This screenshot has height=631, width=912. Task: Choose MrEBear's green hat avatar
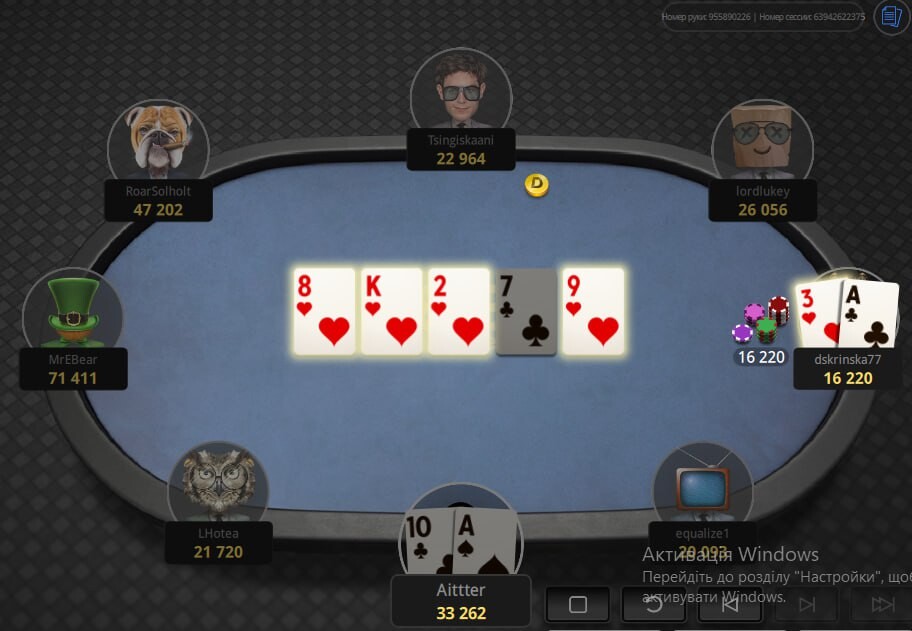click(x=73, y=311)
